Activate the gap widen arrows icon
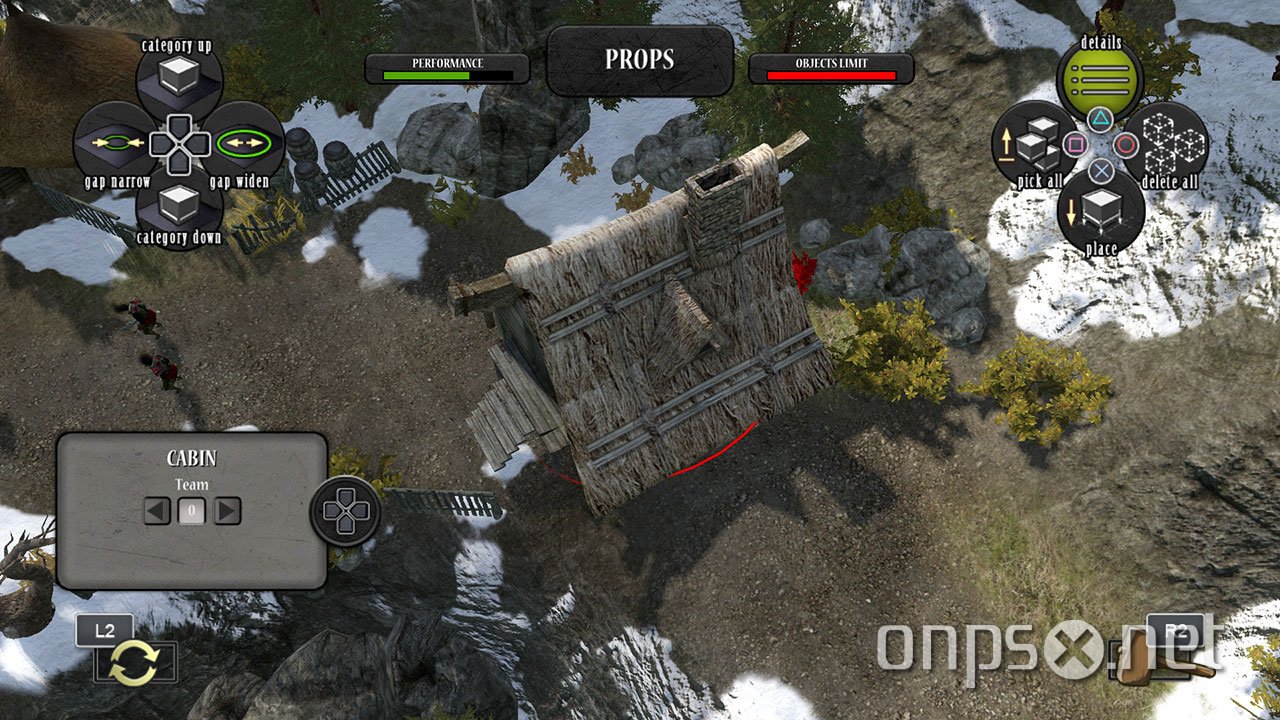 pyautogui.click(x=244, y=144)
